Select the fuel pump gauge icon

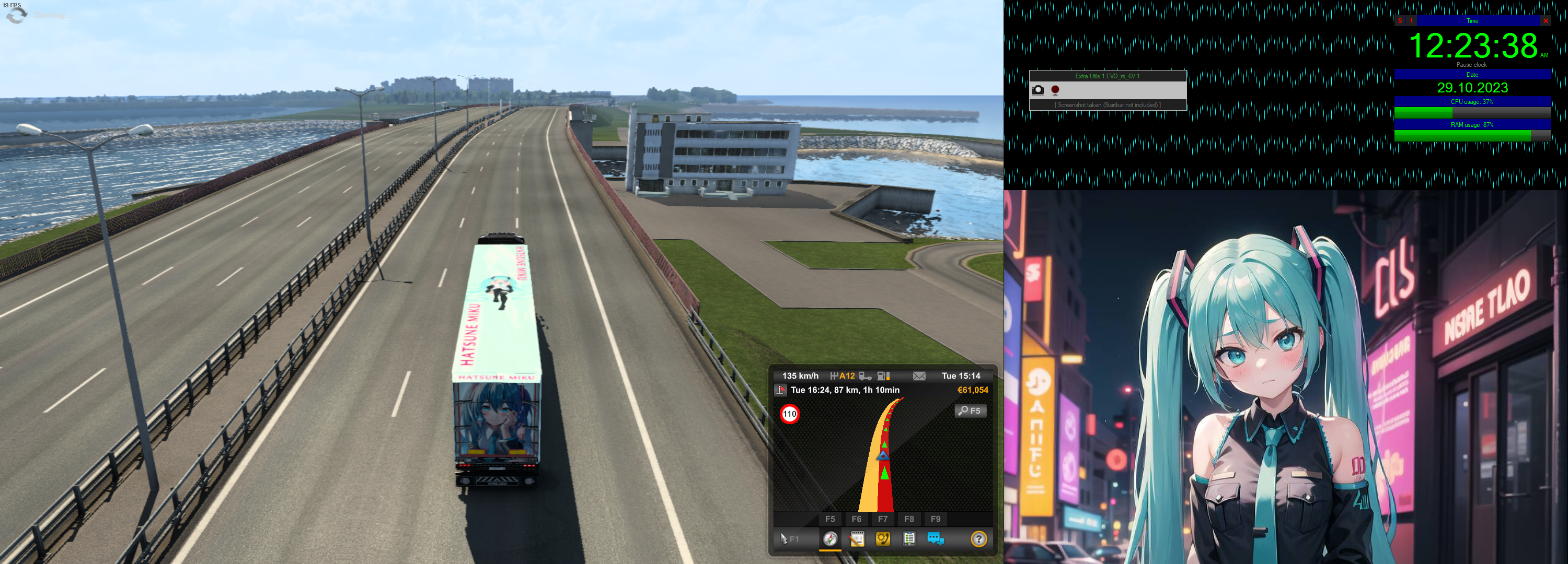click(x=884, y=376)
